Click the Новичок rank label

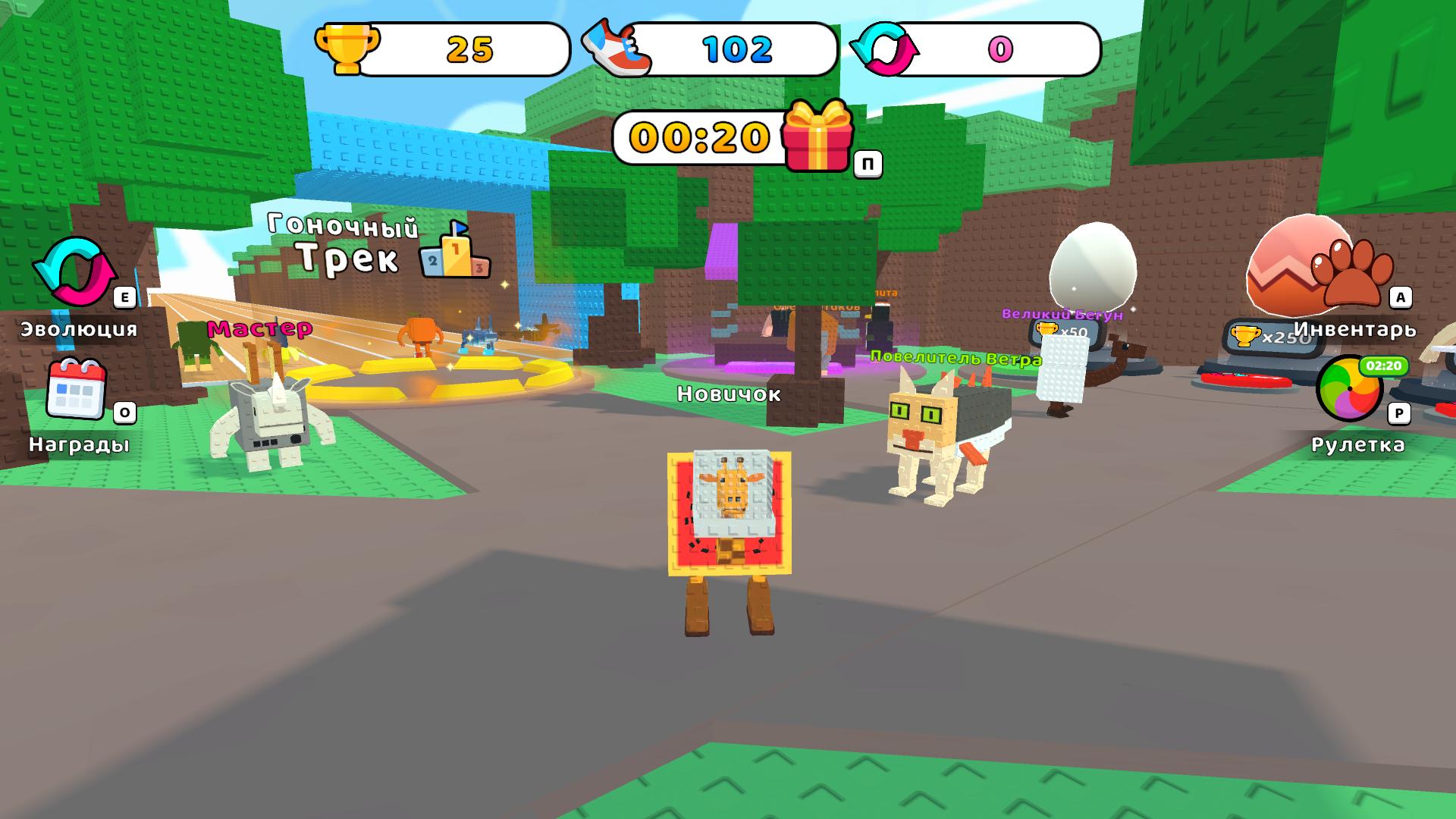(730, 394)
